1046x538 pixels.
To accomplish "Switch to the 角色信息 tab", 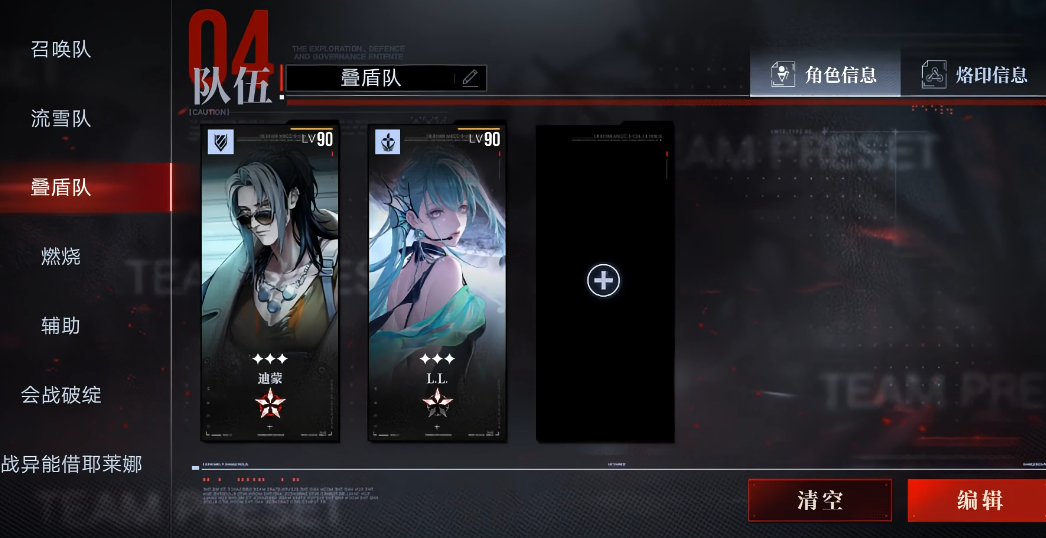I will [824, 75].
